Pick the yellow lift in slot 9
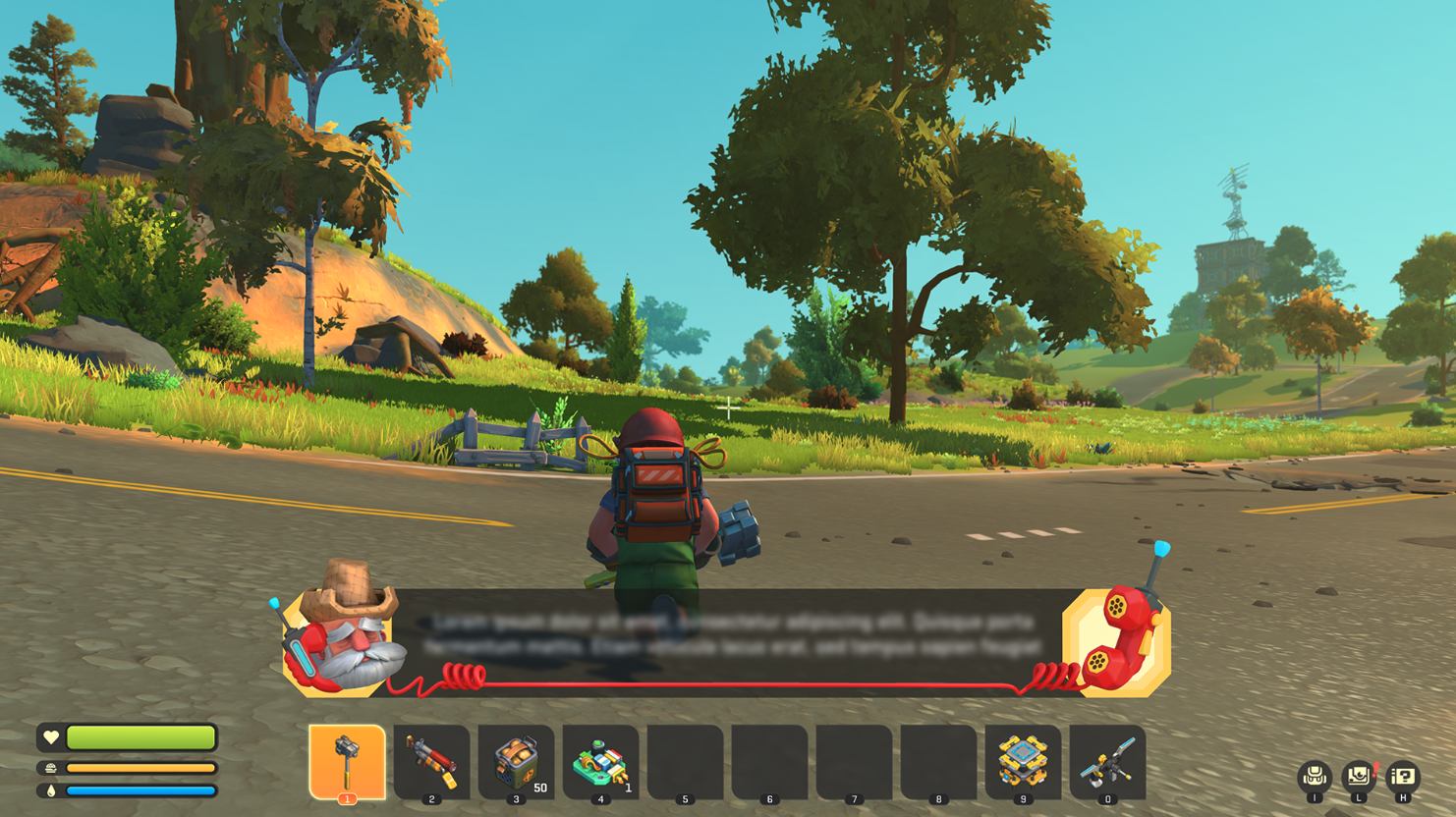 click(1023, 762)
